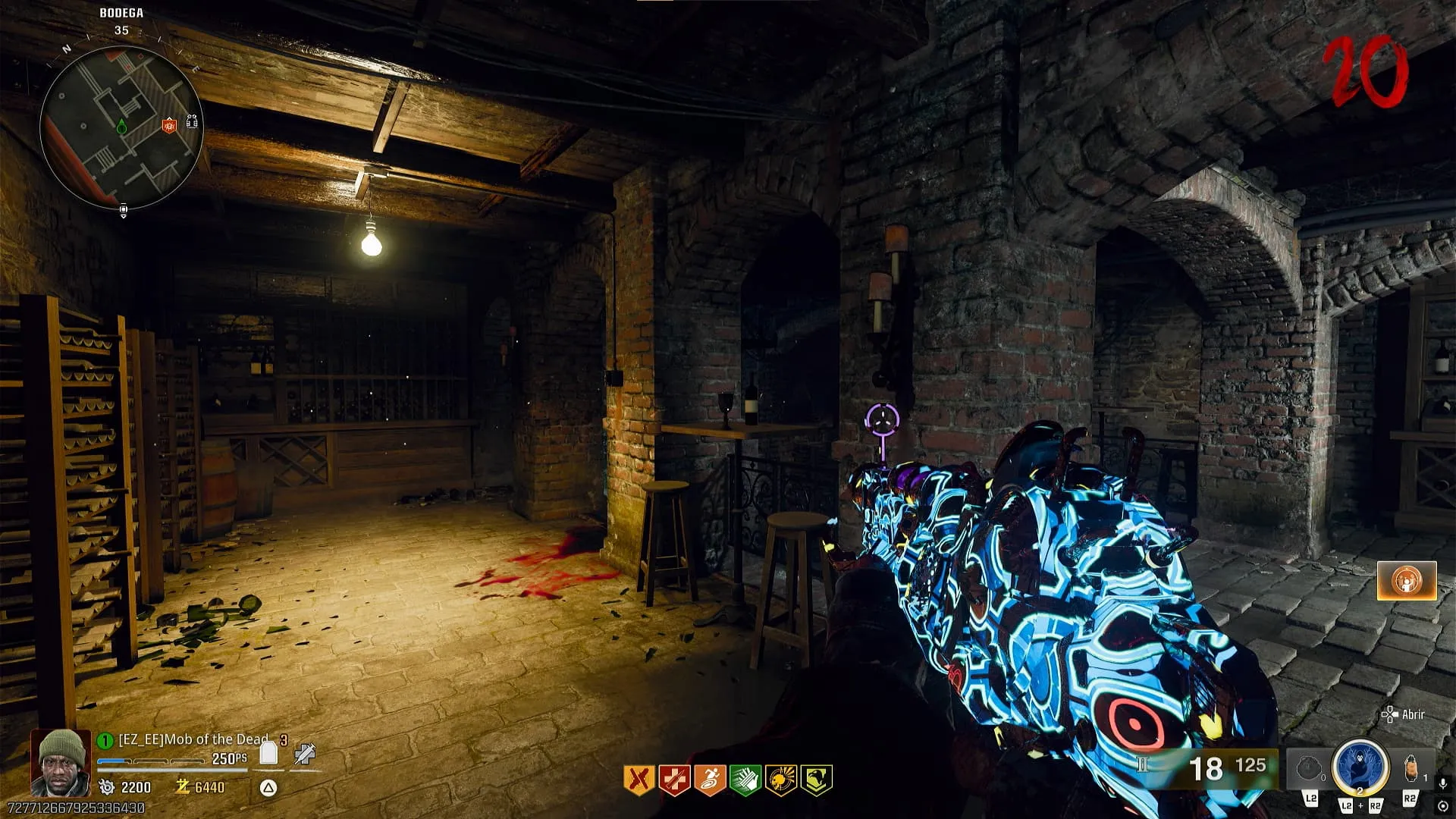Toggle the microphone icon
1456x819 pixels.
1443,783
